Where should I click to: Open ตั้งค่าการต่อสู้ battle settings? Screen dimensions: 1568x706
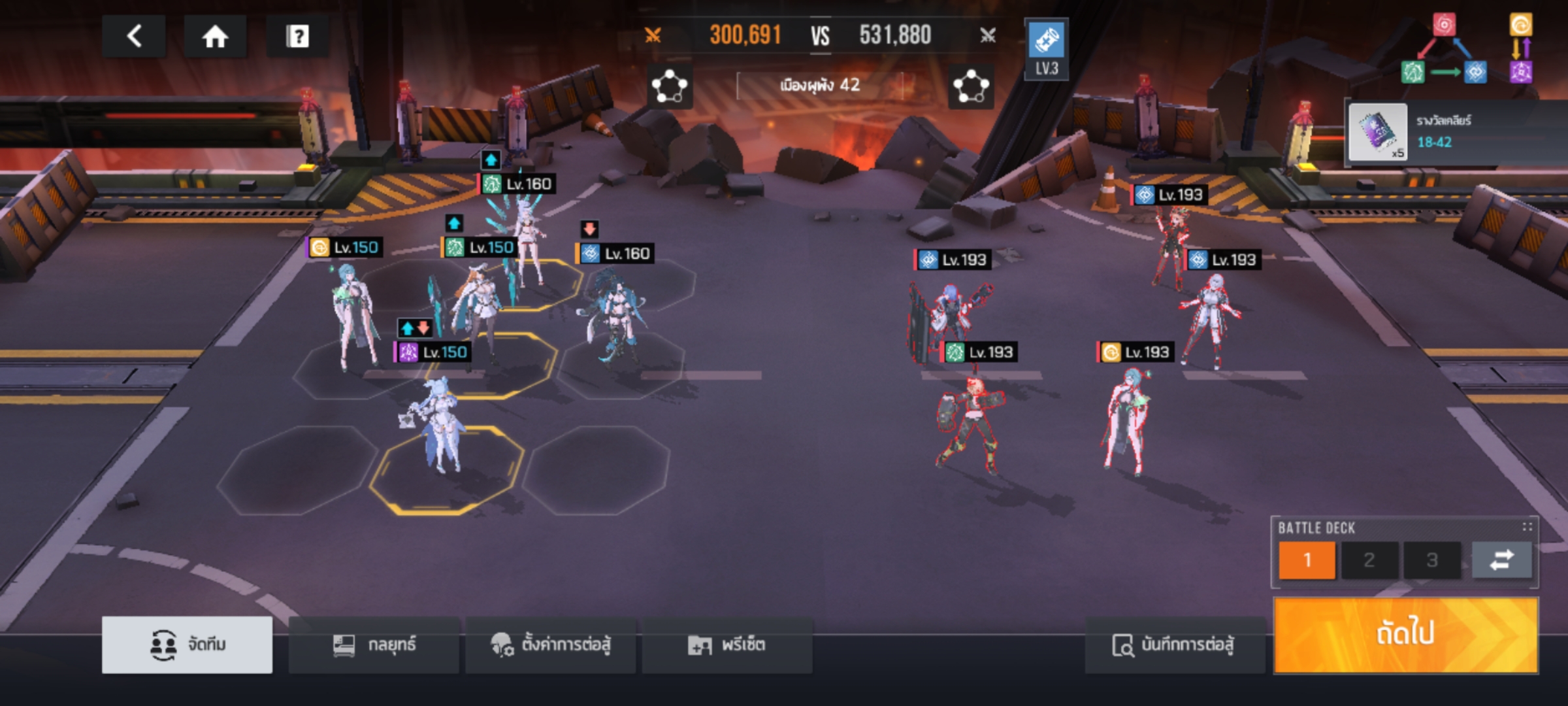tap(551, 645)
